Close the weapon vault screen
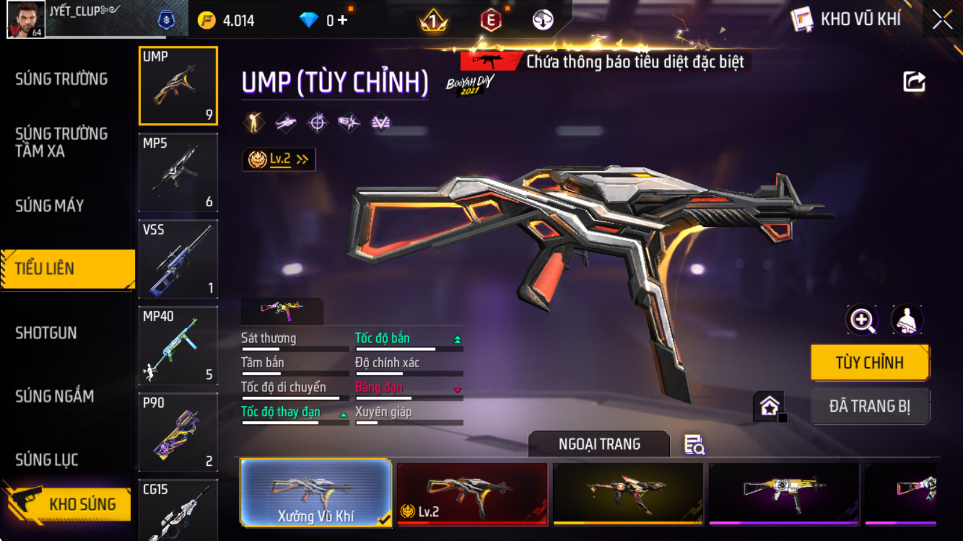This screenshot has height=541, width=963. [x=941, y=19]
